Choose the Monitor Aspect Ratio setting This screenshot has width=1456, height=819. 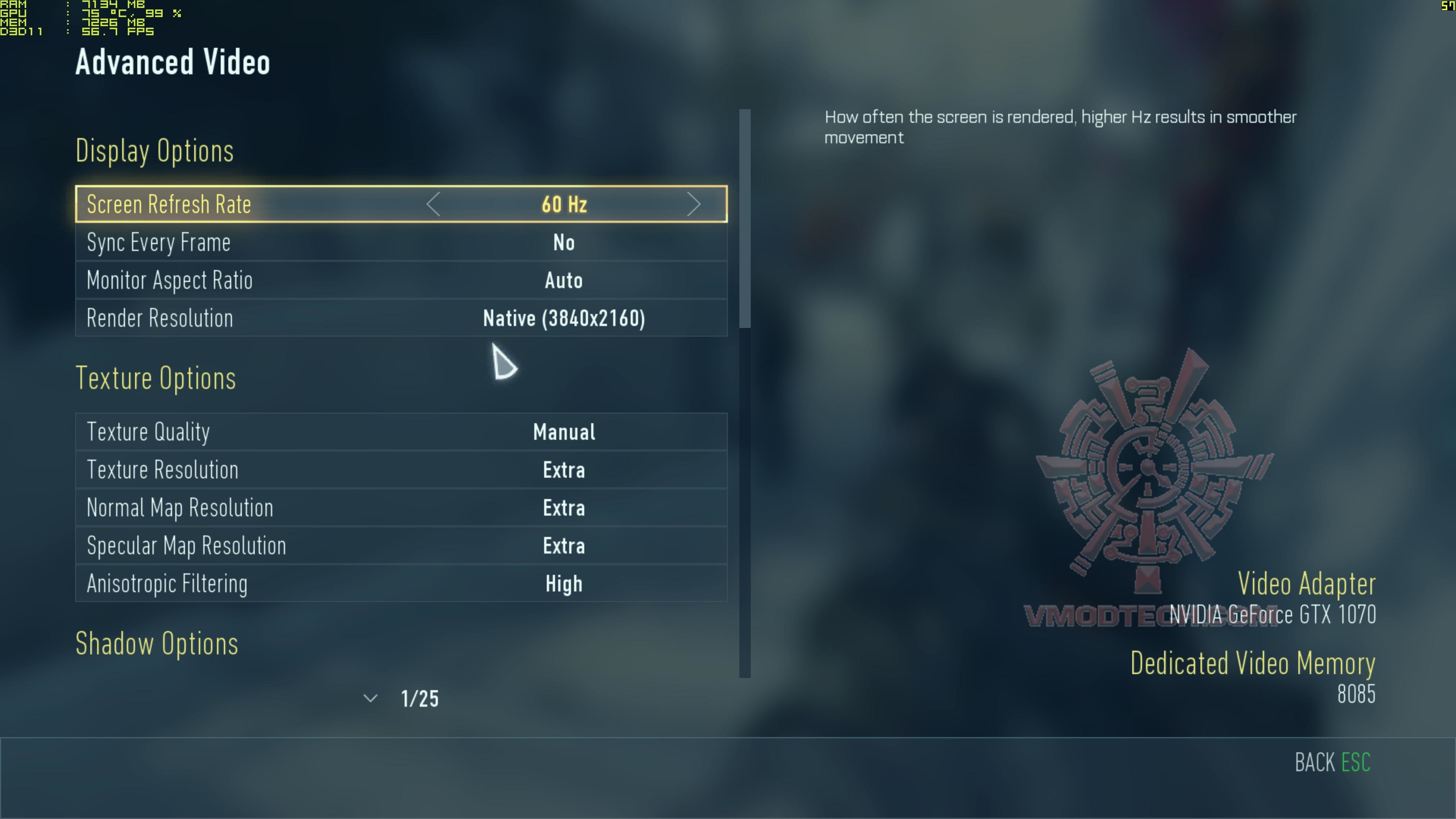(x=401, y=280)
